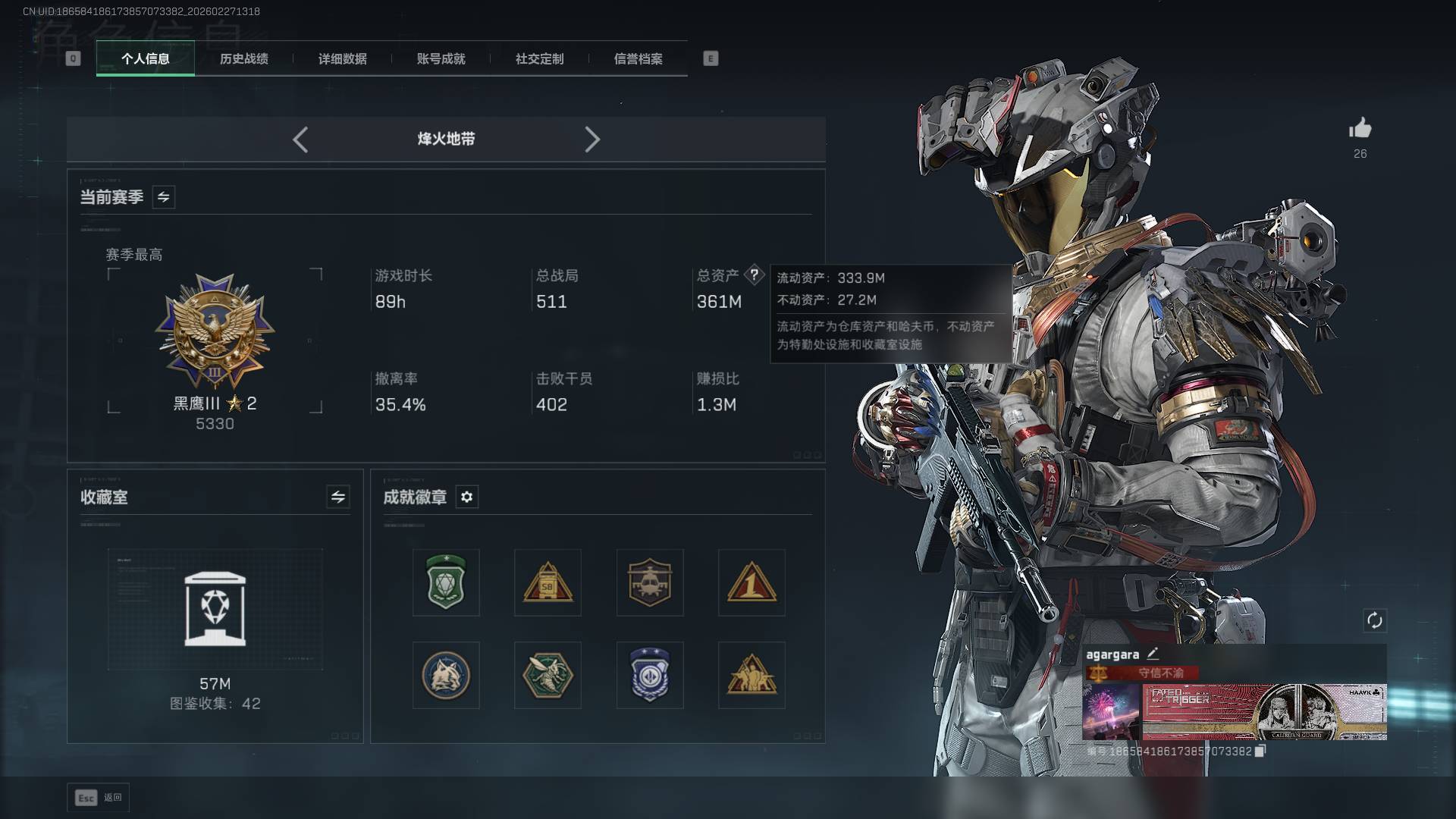Copy the player ID number
The image size is (1456, 819).
tap(1260, 751)
